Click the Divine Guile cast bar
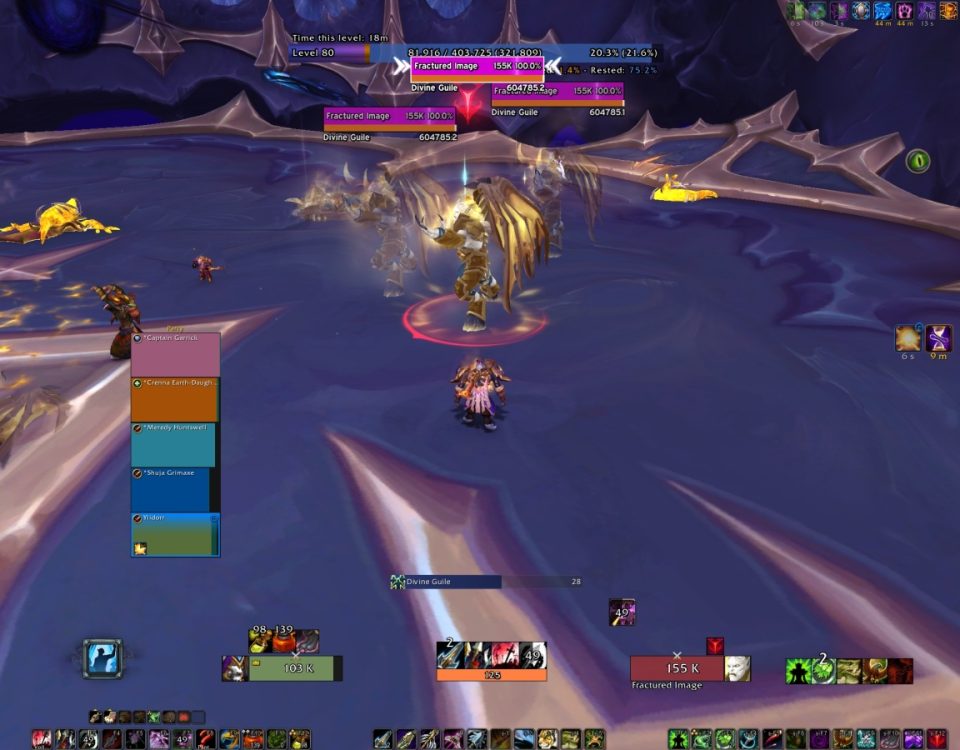Screen dimensions: 960x750 click(485, 581)
